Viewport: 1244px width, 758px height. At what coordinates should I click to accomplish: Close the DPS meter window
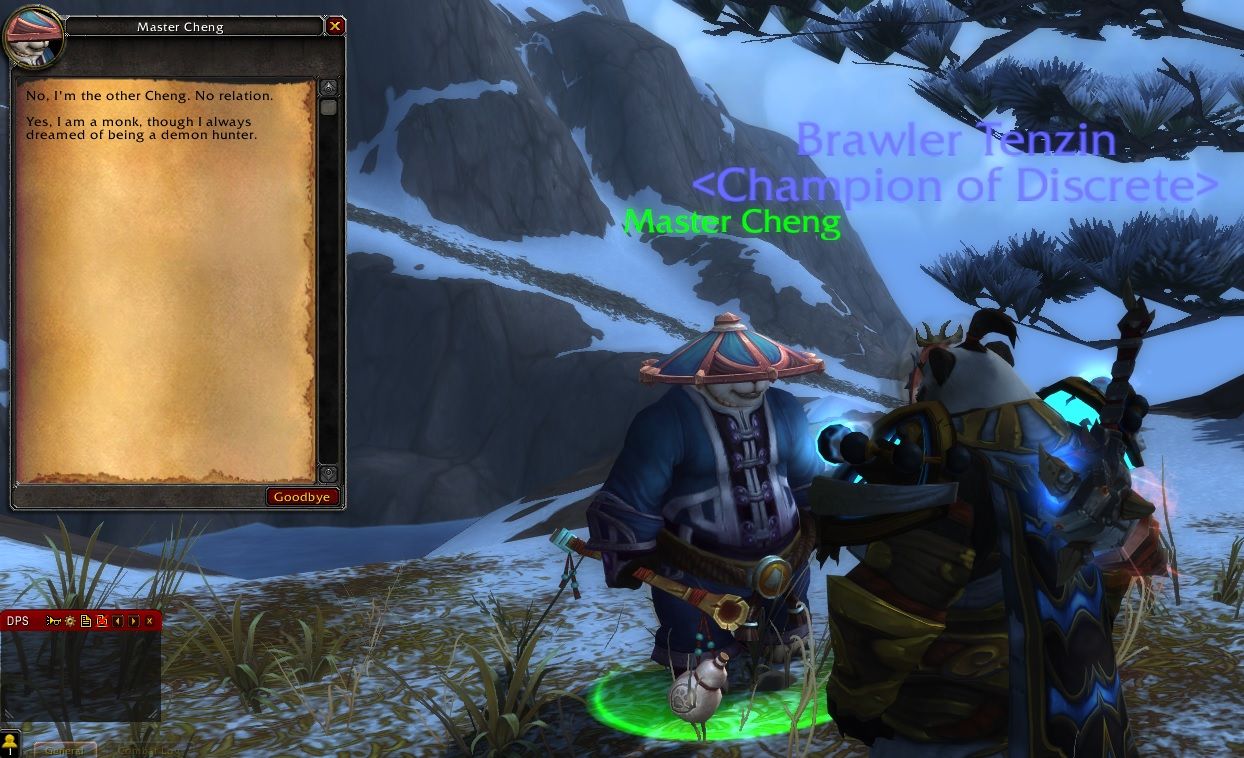149,621
